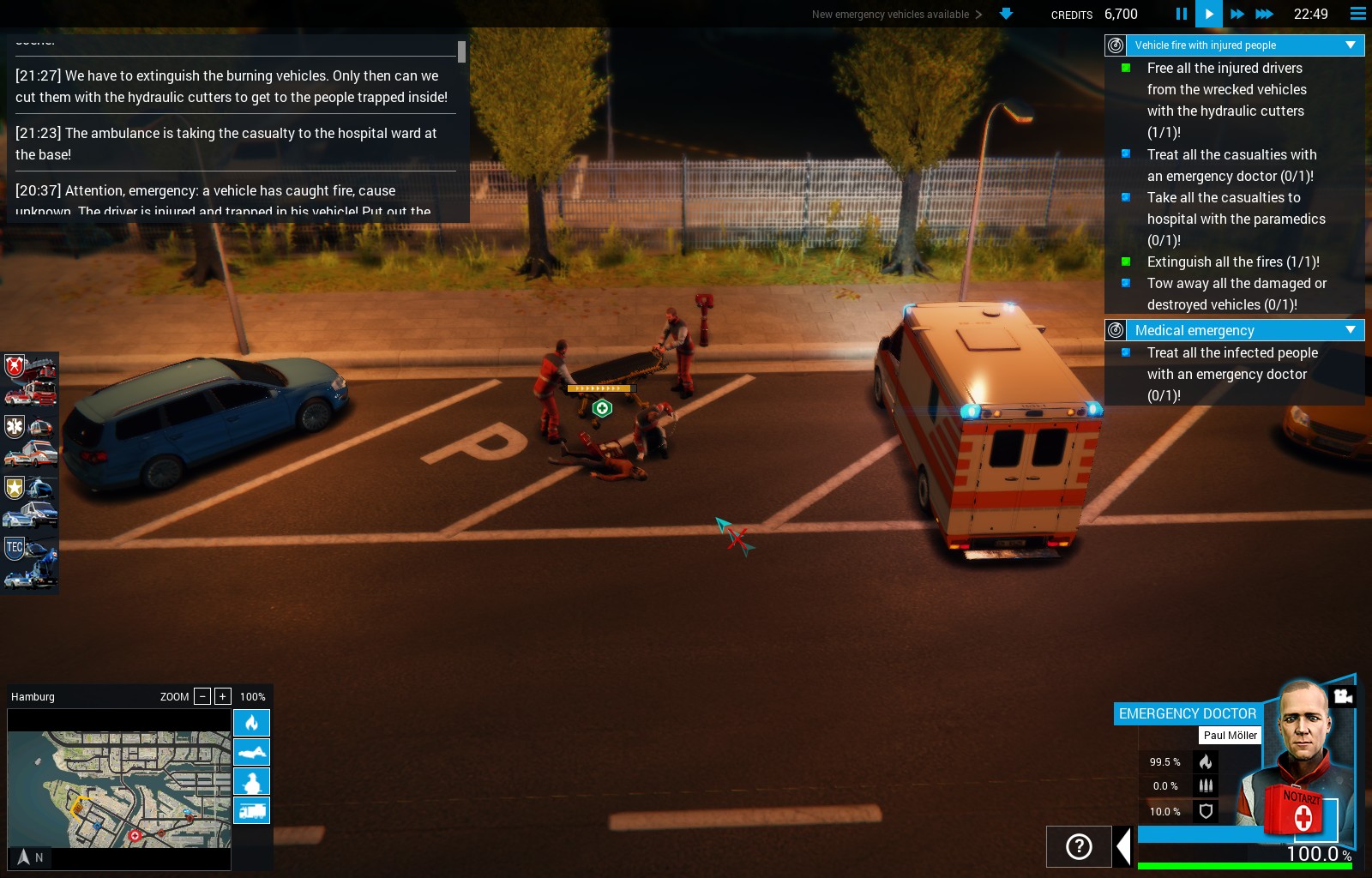This screenshot has height=878, width=1372.
Task: Zoom out the Hamburg minimap
Action: pyautogui.click(x=202, y=696)
